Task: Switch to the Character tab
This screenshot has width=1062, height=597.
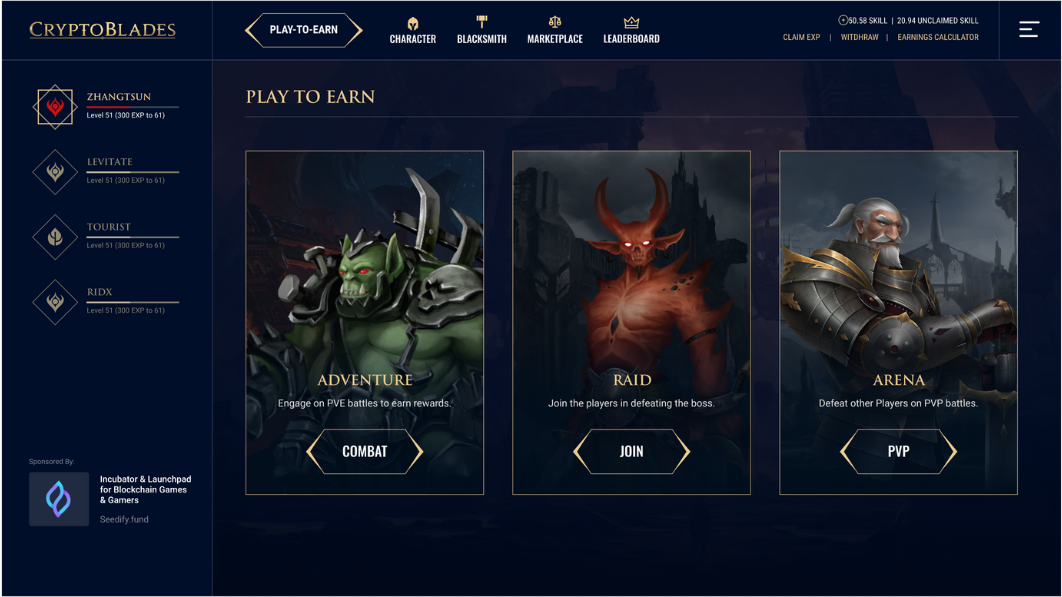Action: coord(412,31)
